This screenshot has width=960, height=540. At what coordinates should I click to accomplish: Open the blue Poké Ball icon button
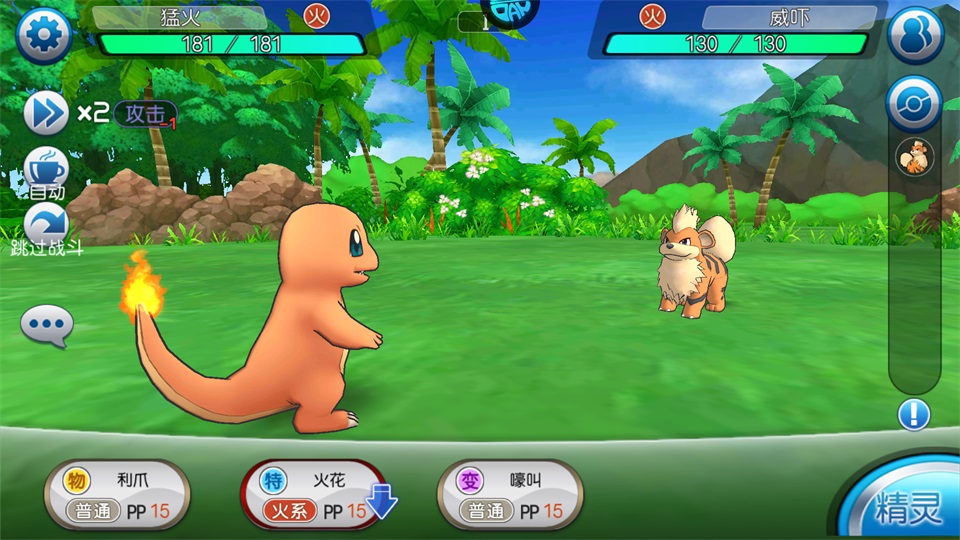coord(914,104)
